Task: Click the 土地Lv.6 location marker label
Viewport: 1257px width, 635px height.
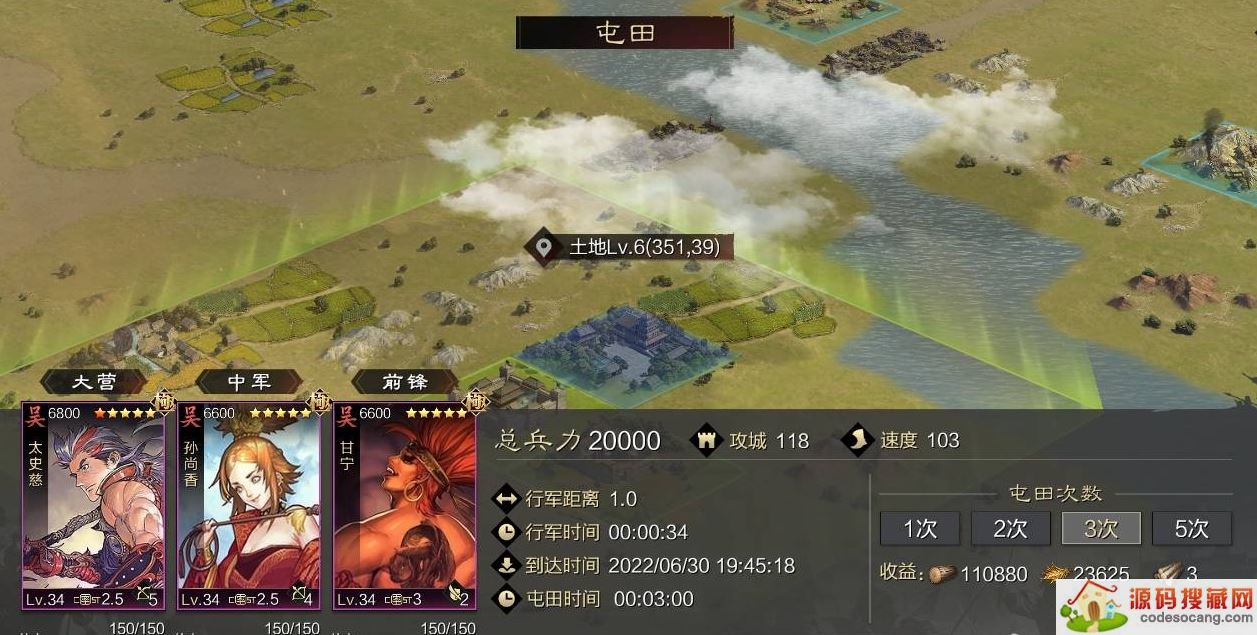Action: click(x=631, y=247)
